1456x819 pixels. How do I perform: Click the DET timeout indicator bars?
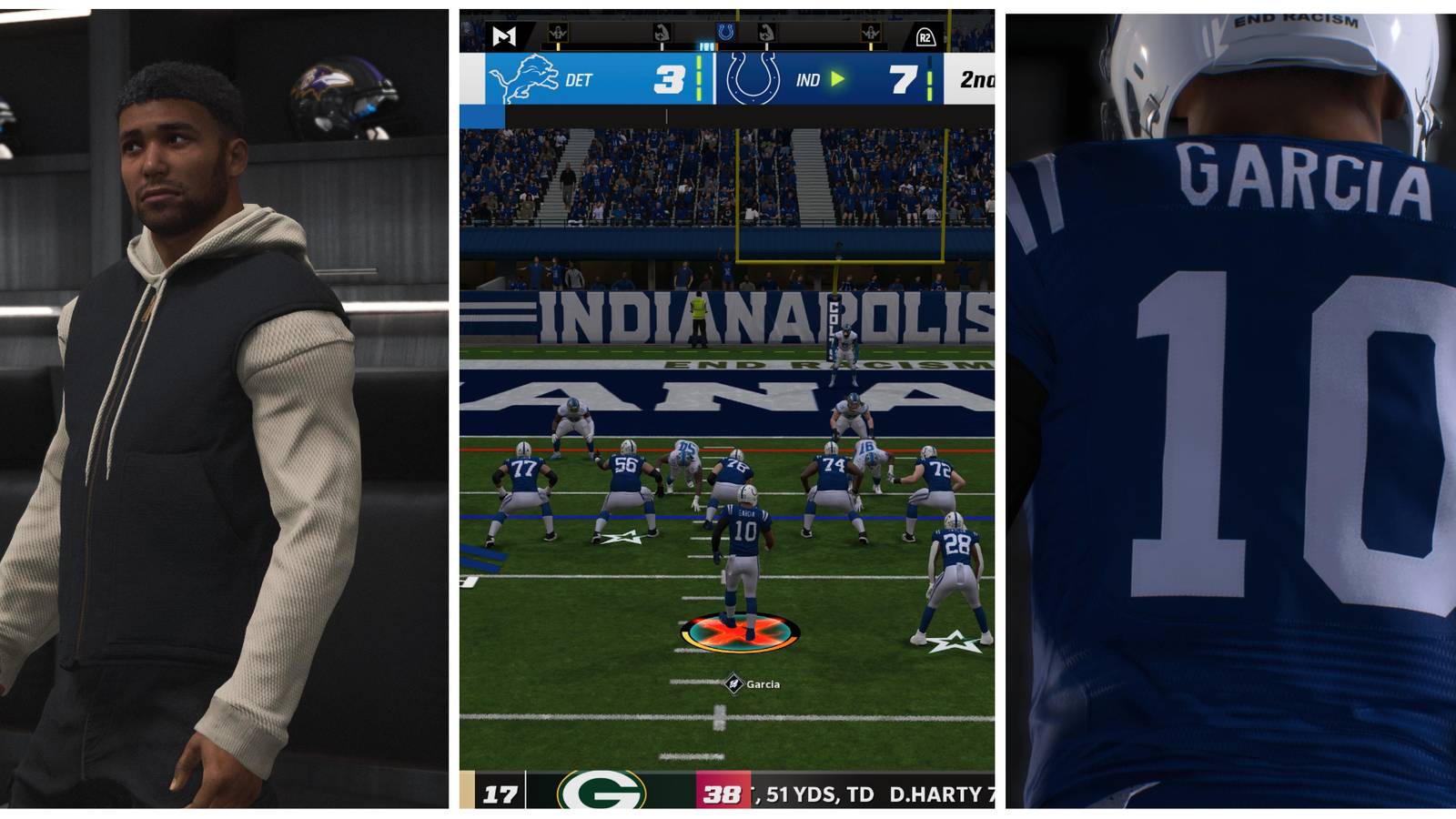[700, 78]
